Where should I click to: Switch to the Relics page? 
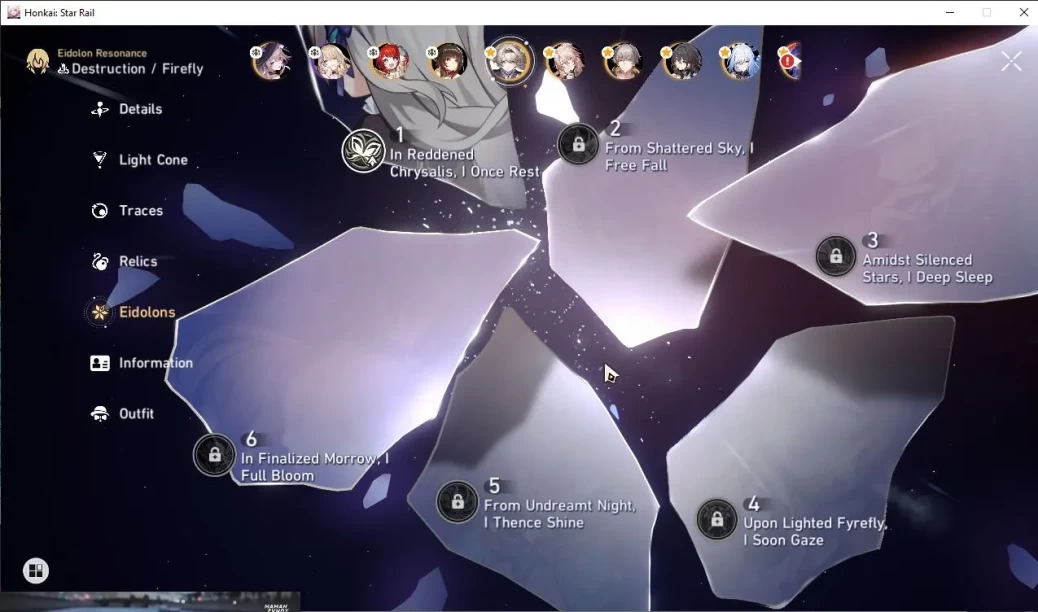(x=138, y=262)
